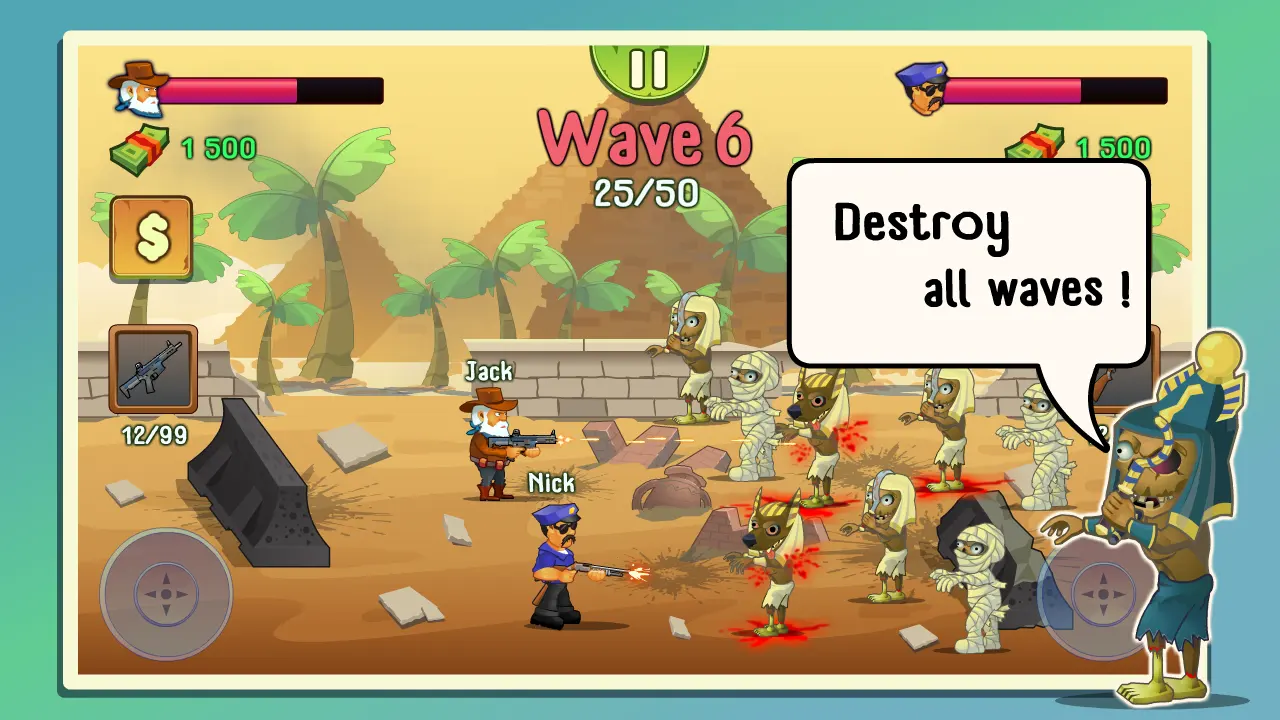
Task: Open the dollar-sign shop panel
Action: click(x=151, y=239)
